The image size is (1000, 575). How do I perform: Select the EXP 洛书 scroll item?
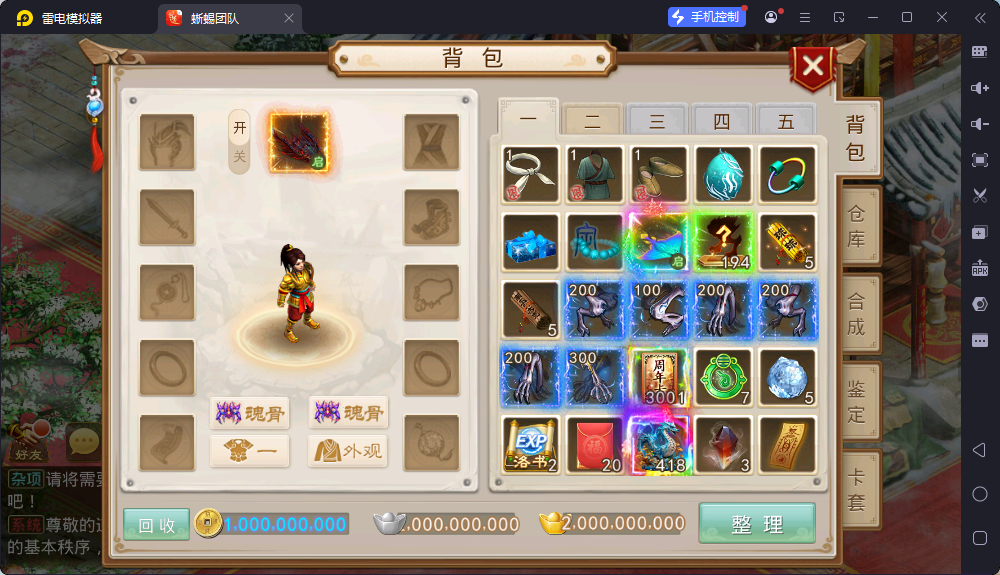(530, 443)
